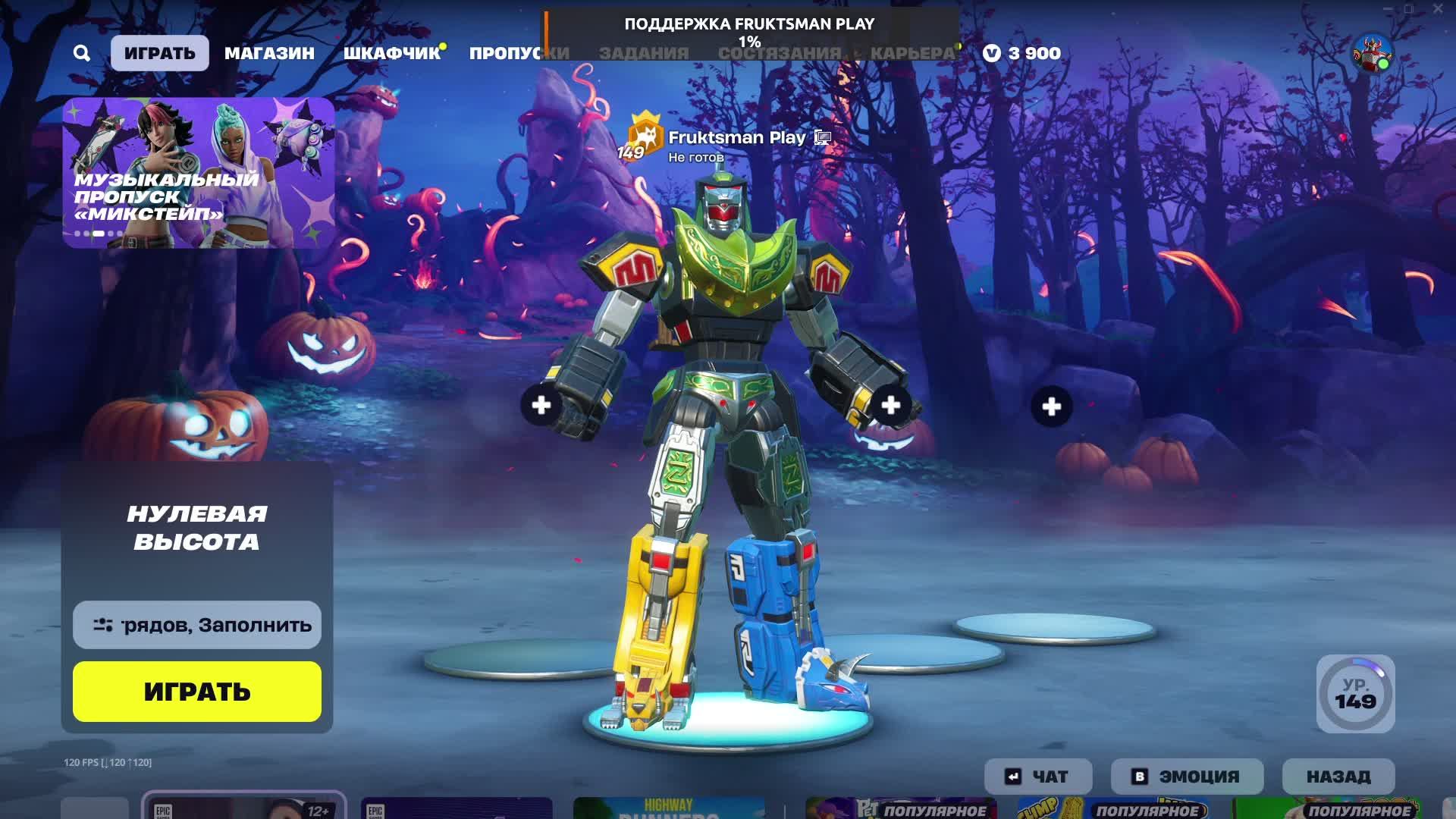Invite a friend to the far-right plus slot
The image size is (1456, 819).
click(1052, 407)
